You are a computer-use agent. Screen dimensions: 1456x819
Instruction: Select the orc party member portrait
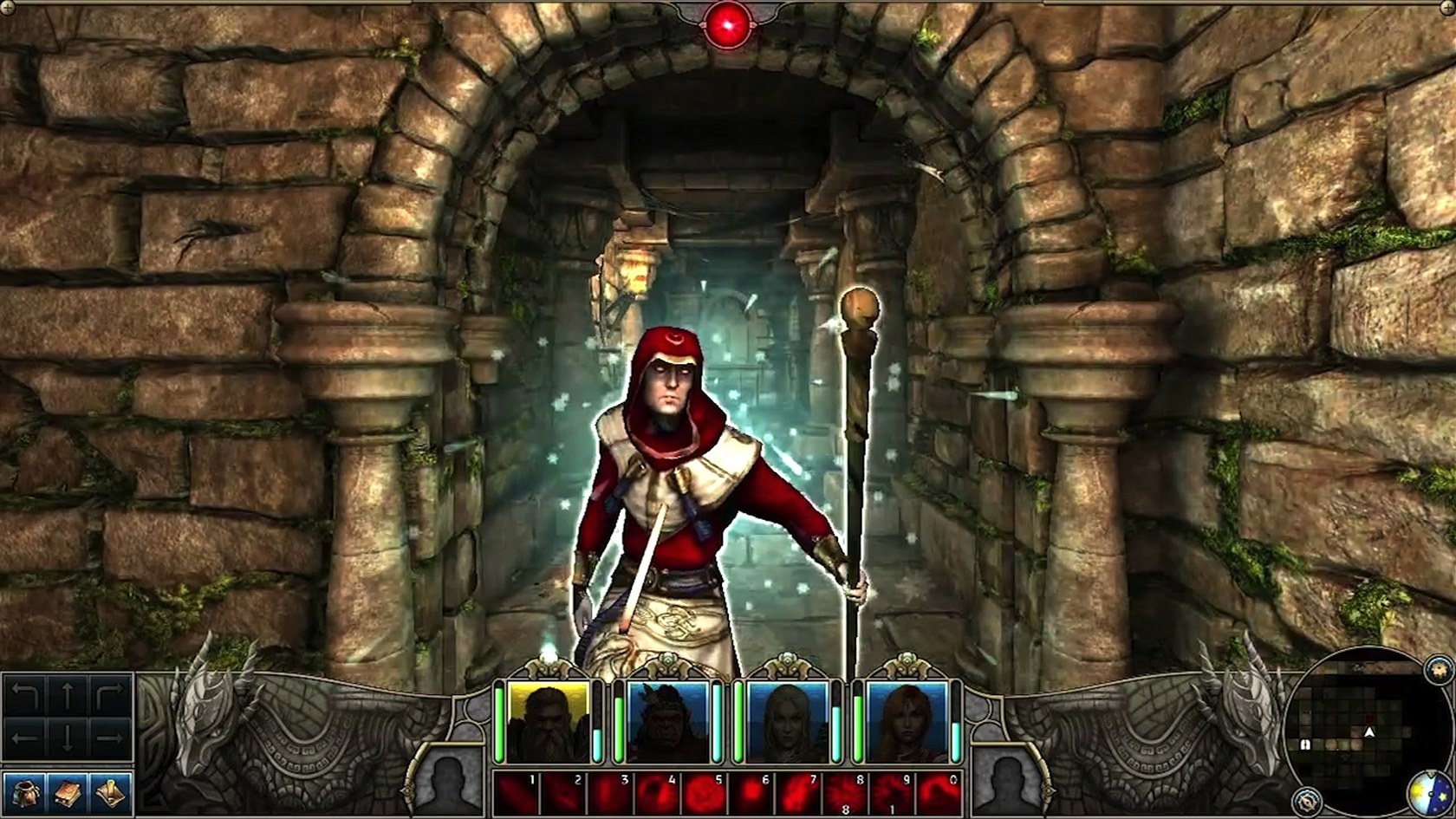coord(667,721)
